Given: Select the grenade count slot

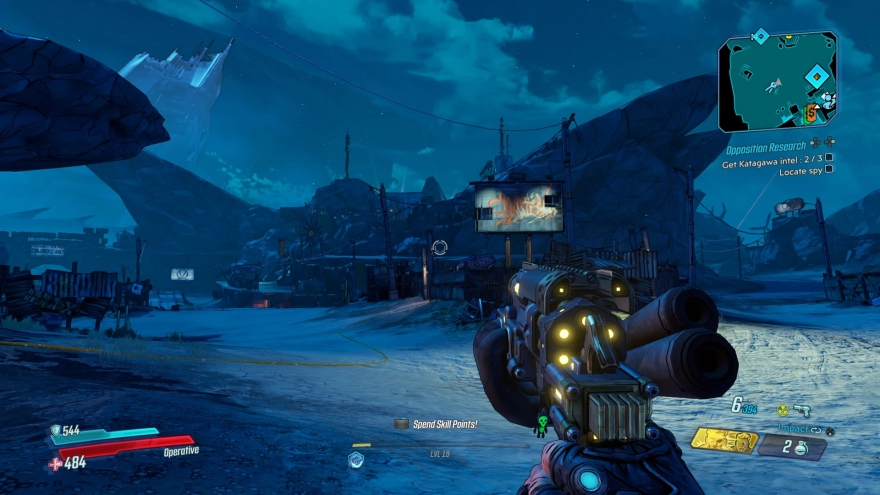Looking at the screenshot, I should 792,446.
